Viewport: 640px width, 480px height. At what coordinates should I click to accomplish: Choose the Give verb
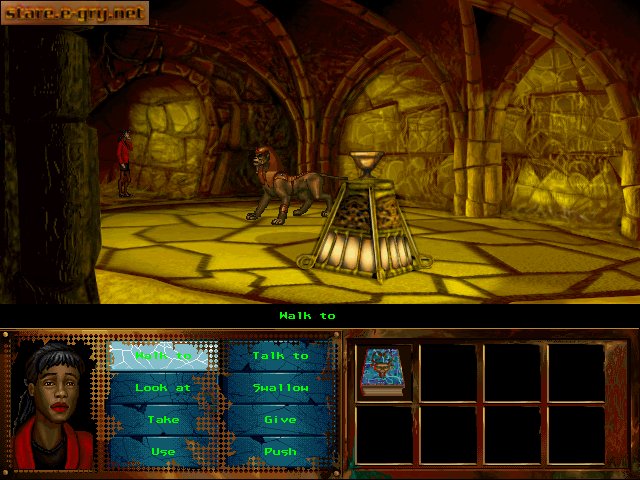pyautogui.click(x=280, y=420)
